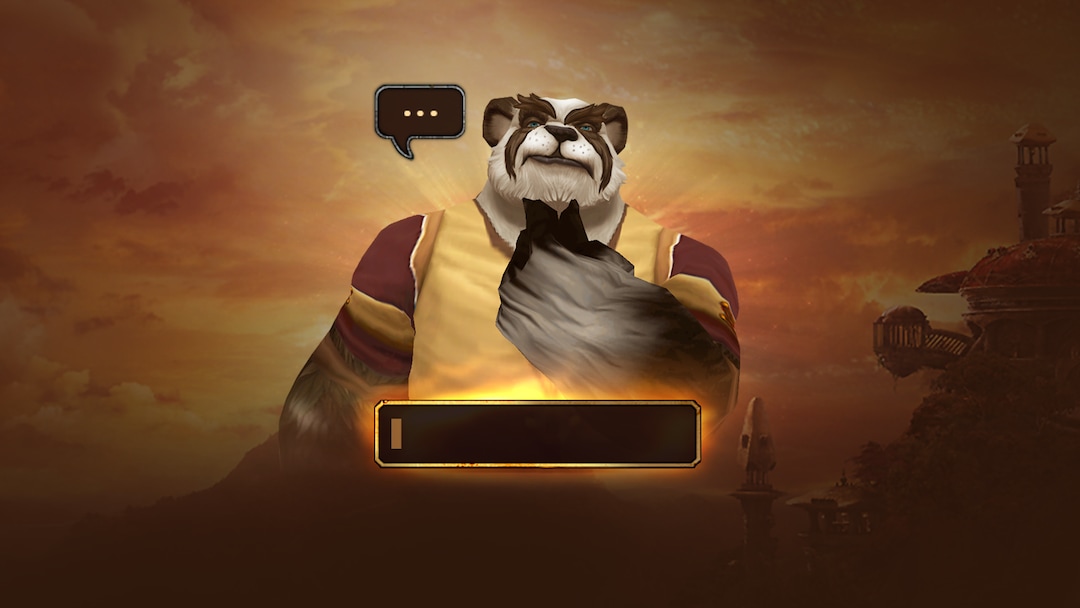Focus the glowing text input box
Image resolution: width=1080 pixels, height=608 pixels.
pyautogui.click(x=537, y=434)
